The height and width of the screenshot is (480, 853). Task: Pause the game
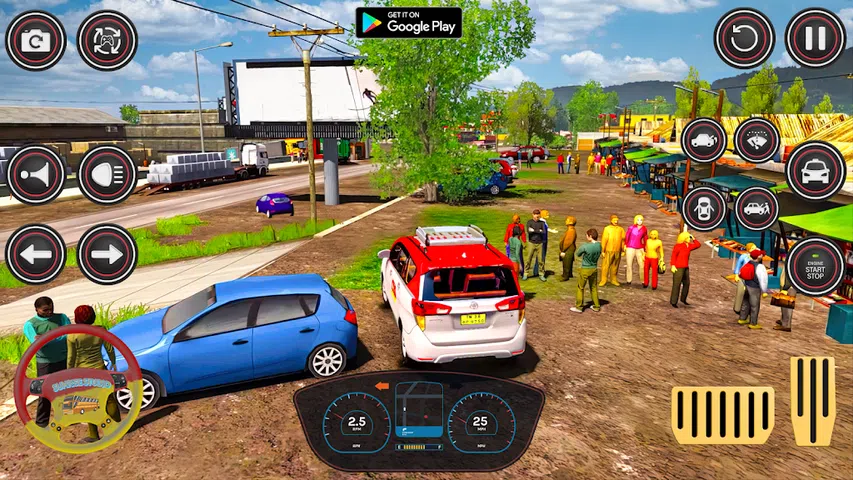815,39
